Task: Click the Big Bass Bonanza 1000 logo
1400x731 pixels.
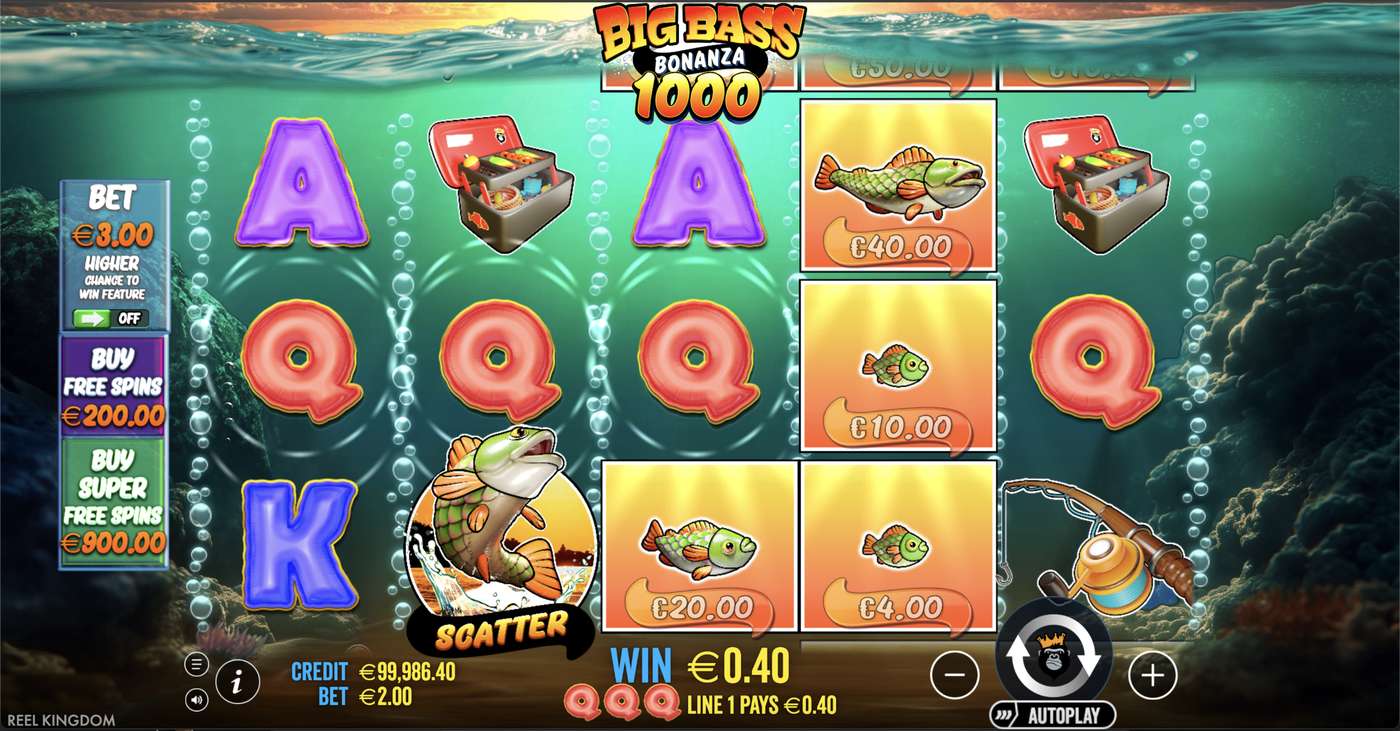Action: point(698,55)
